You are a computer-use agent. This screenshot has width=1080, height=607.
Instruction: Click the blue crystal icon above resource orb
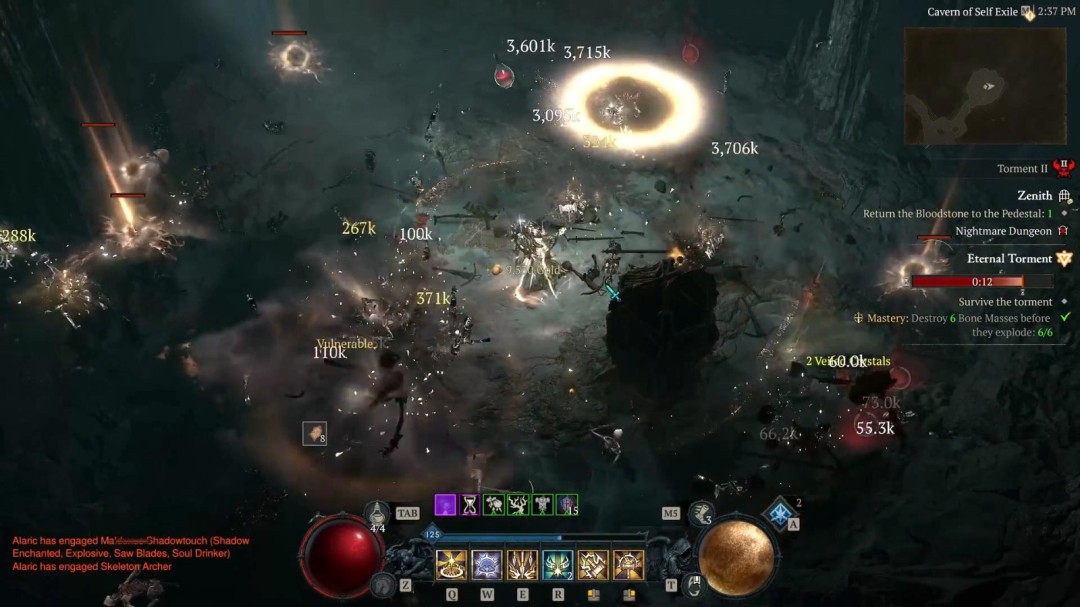[x=779, y=514]
